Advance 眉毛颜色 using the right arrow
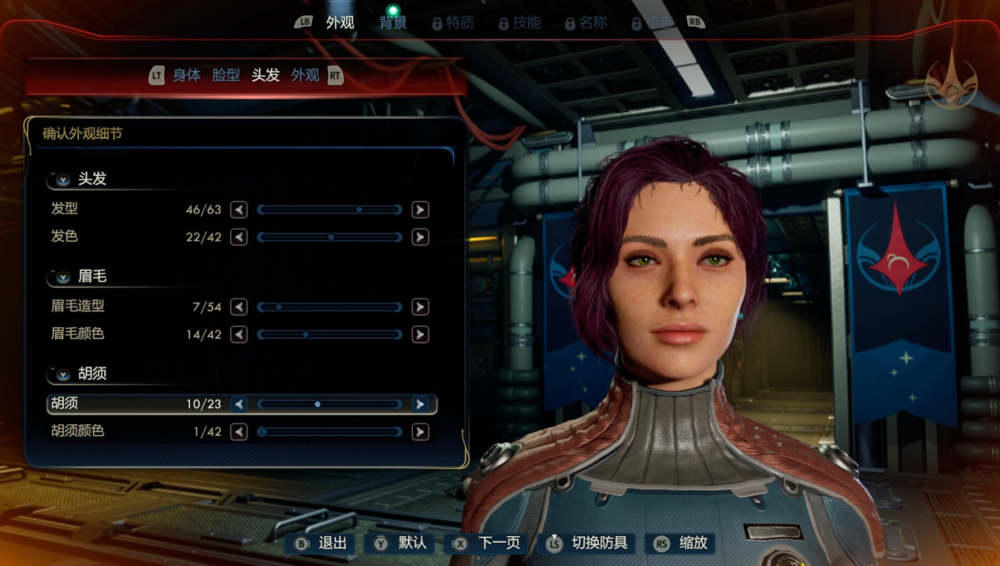The width and height of the screenshot is (1000, 566). (x=420, y=334)
